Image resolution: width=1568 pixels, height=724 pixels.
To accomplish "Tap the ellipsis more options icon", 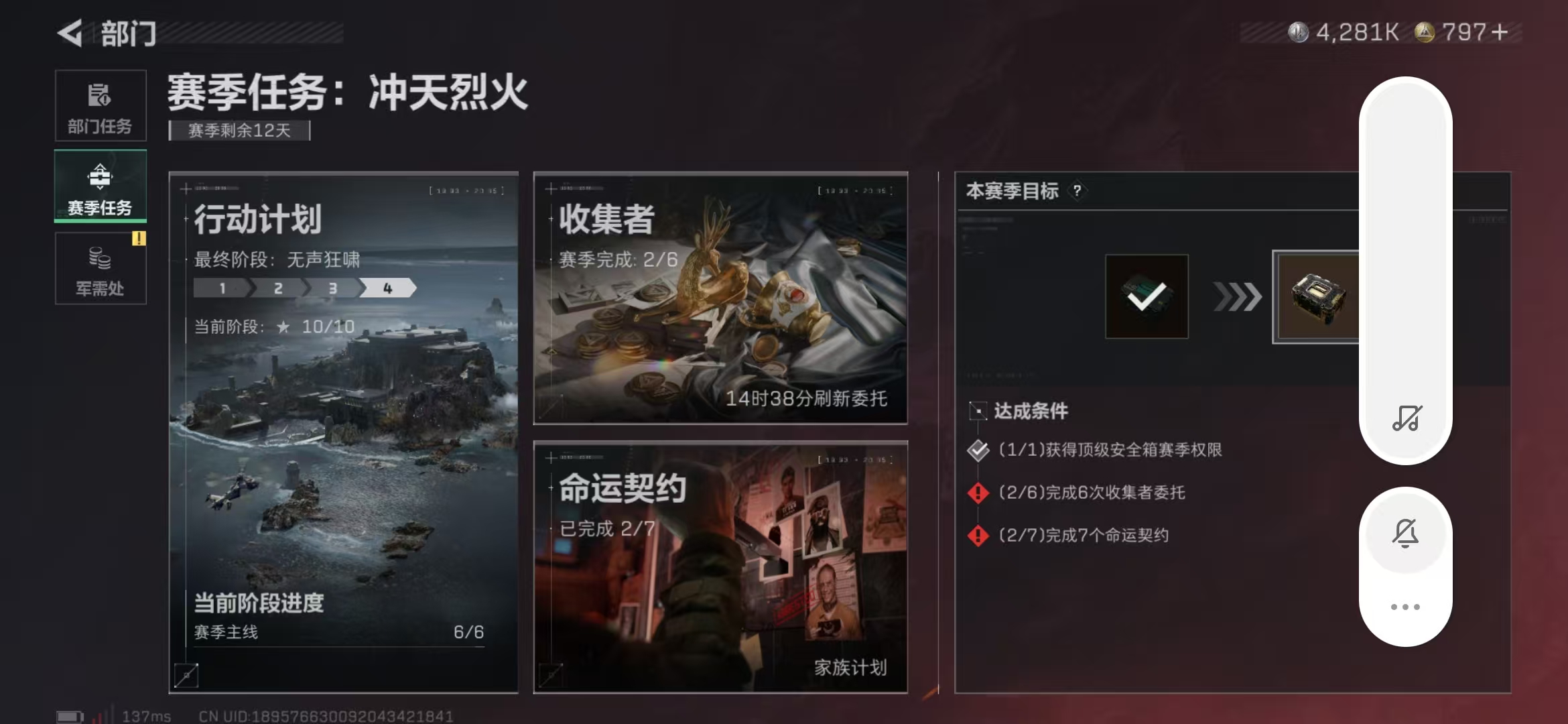I will click(1406, 605).
